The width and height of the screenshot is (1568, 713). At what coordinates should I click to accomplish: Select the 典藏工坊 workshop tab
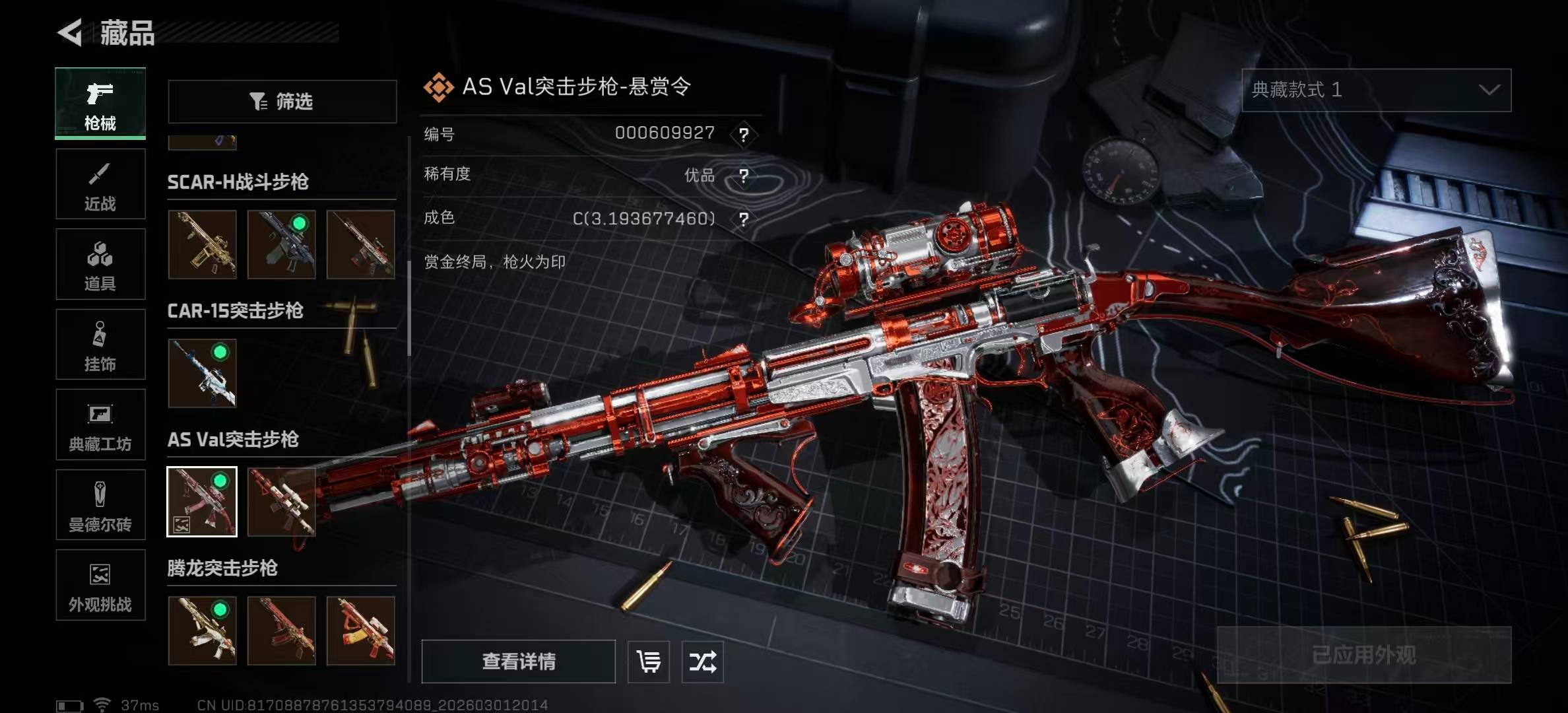[x=100, y=424]
